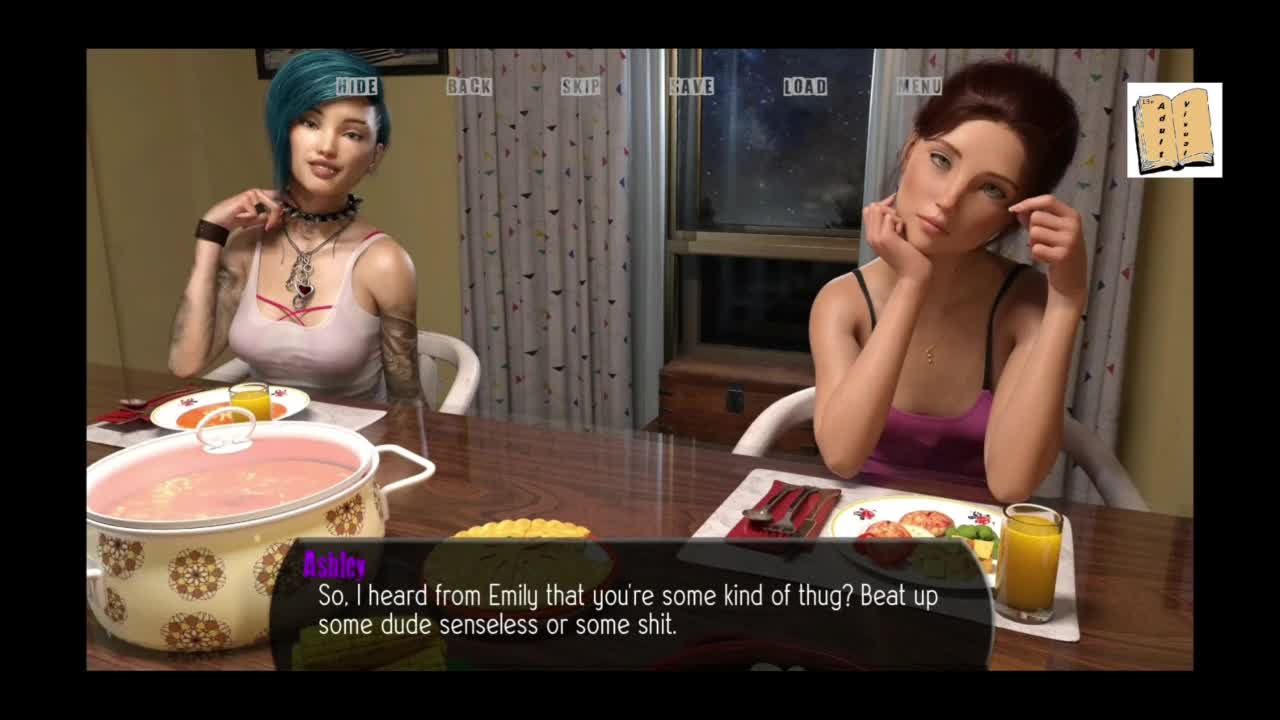Open the LOAD screen
This screenshot has height=720, width=1280.
[805, 87]
